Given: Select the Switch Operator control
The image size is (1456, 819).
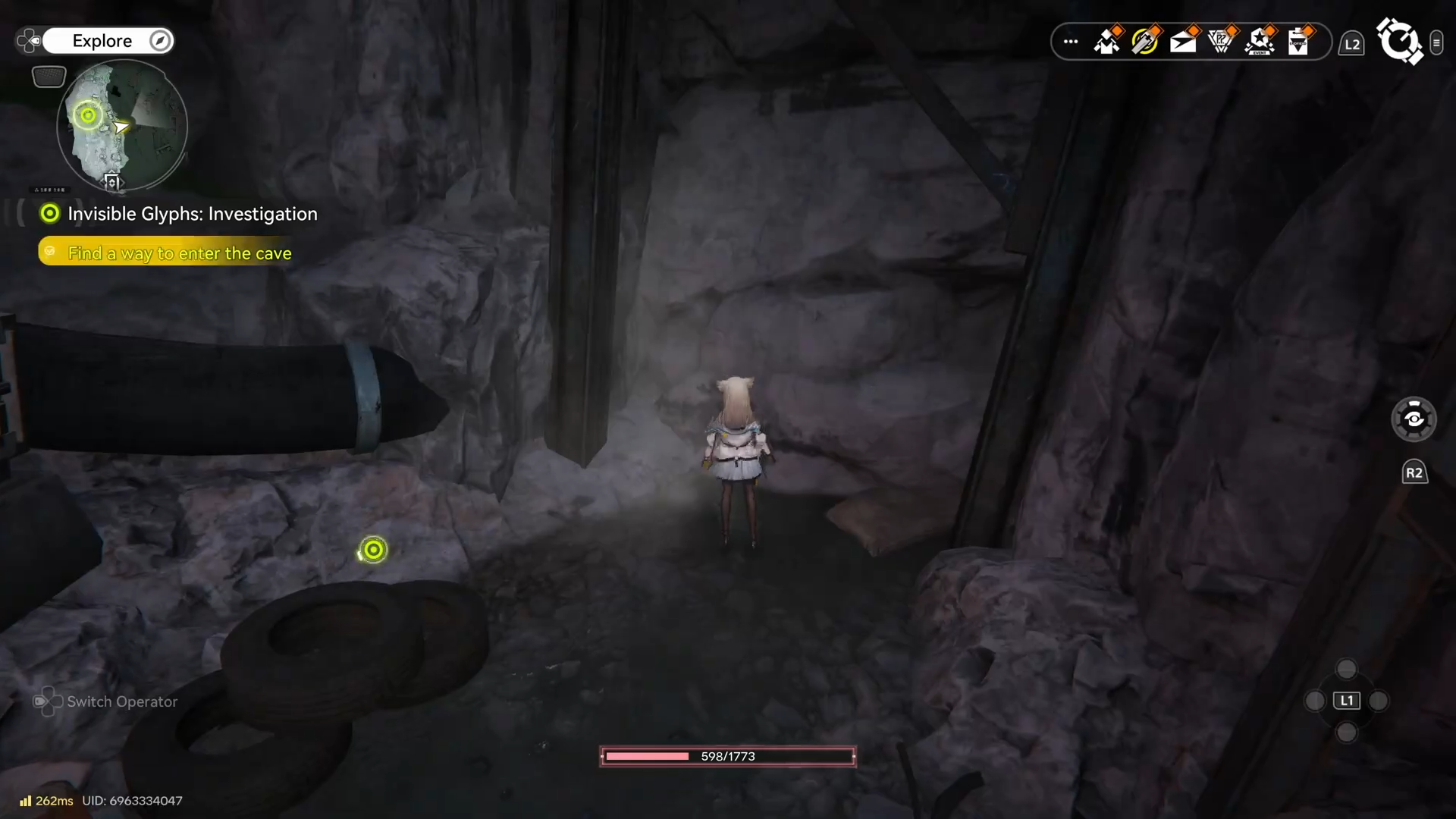Looking at the screenshot, I should point(106,702).
